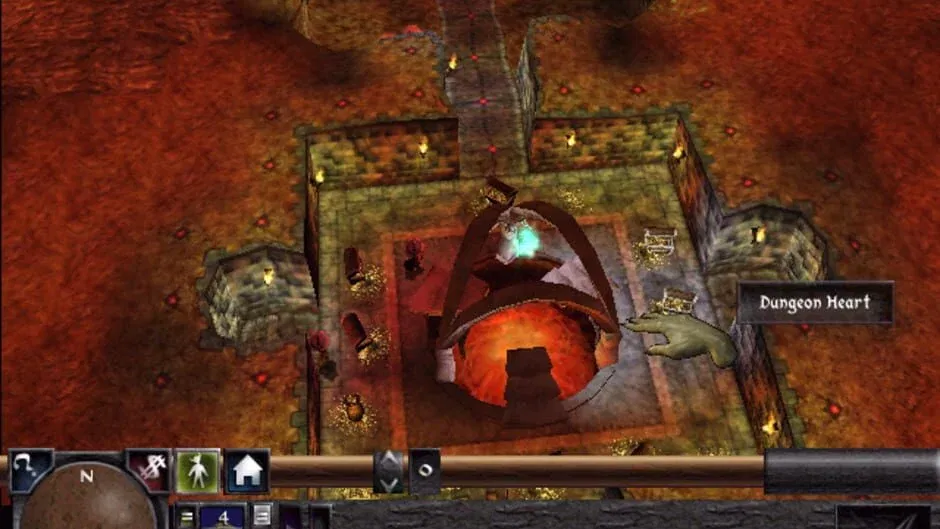940x529 pixels.
Task: Select the blue slot showing number 4
Action: pos(221,517)
